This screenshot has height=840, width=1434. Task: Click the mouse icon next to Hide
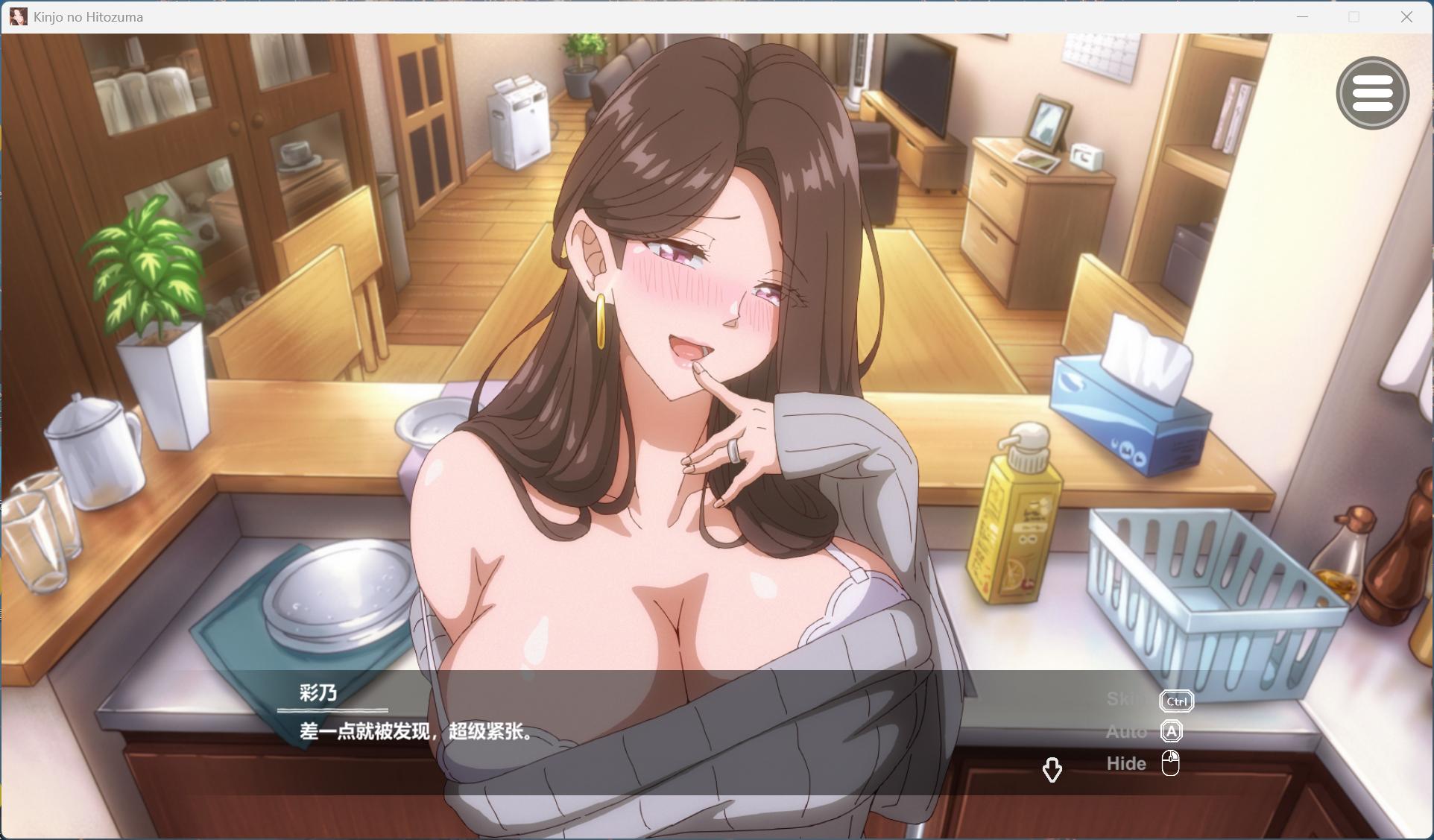coord(1171,762)
